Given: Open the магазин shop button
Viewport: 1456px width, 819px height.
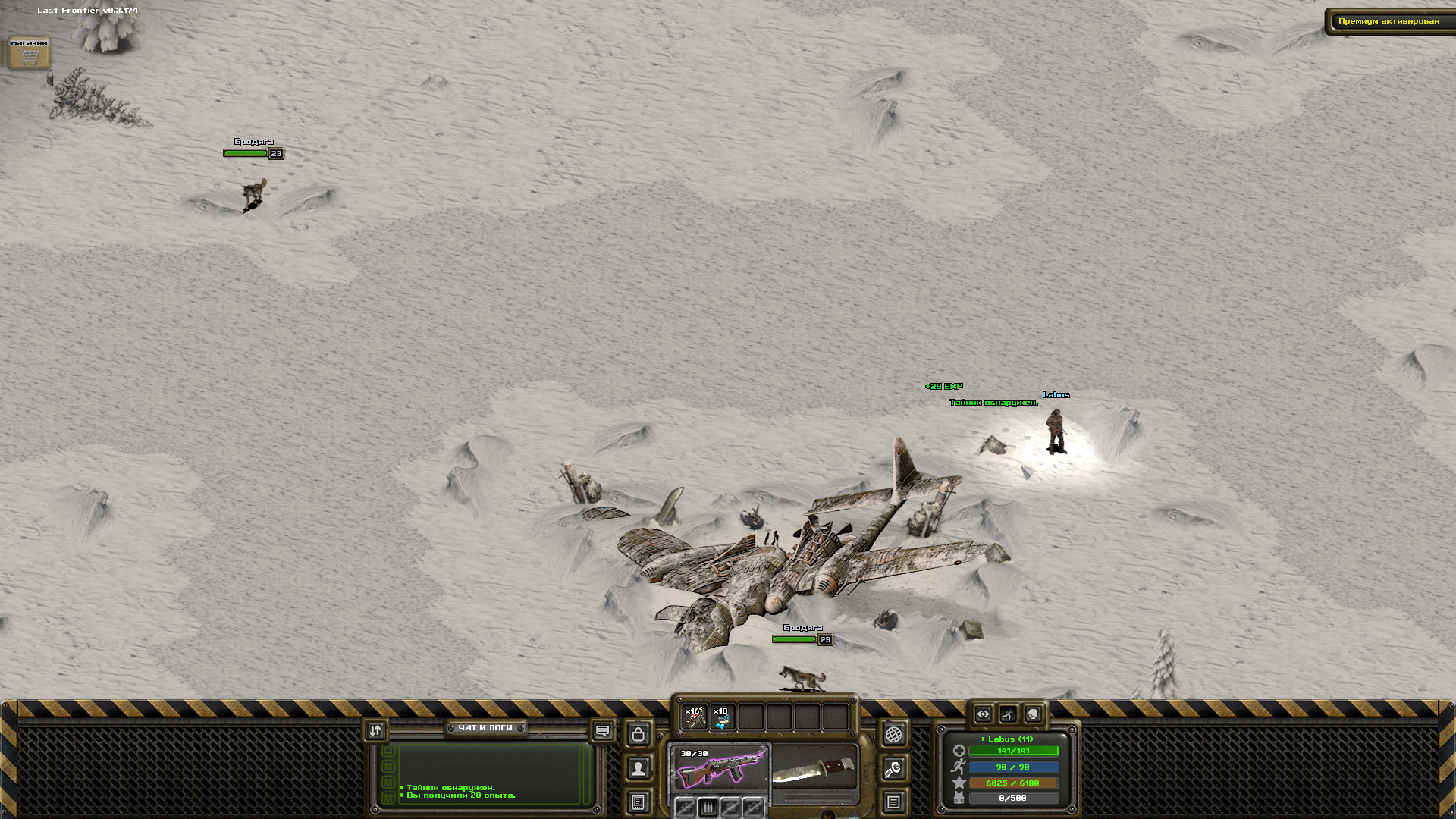Looking at the screenshot, I should tap(29, 53).
